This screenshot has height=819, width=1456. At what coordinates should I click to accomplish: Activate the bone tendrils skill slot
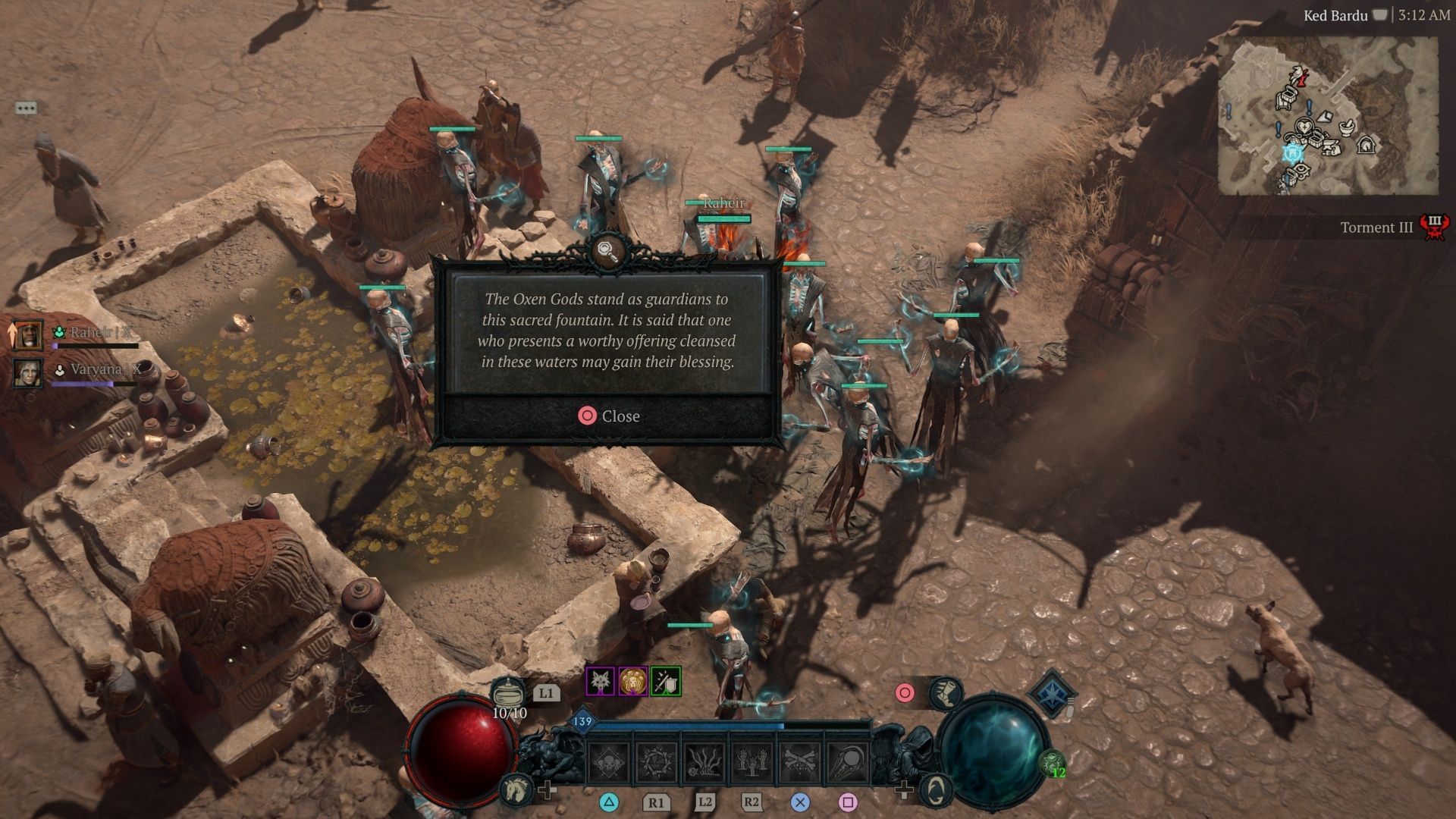(x=704, y=762)
